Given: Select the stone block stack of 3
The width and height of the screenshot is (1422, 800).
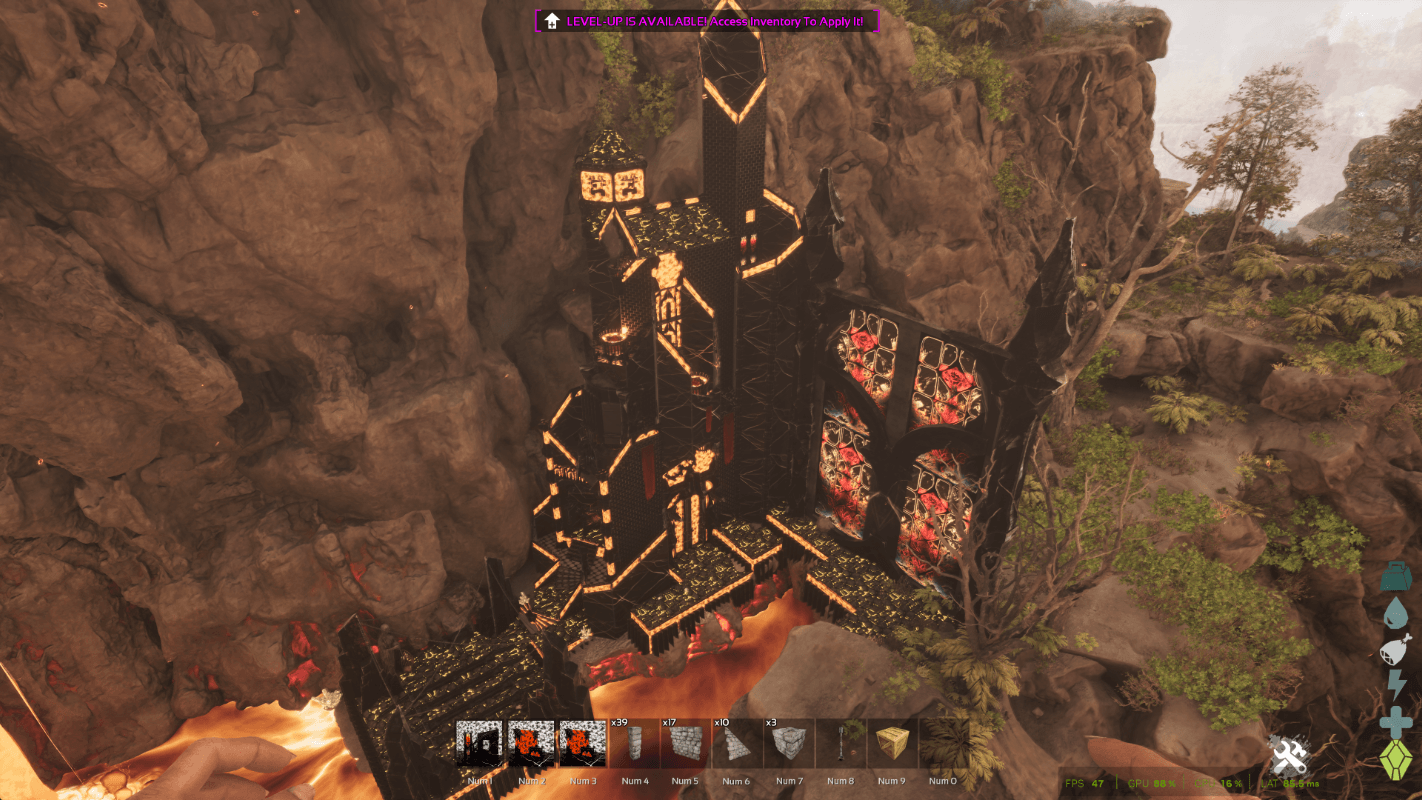Looking at the screenshot, I should [x=788, y=744].
